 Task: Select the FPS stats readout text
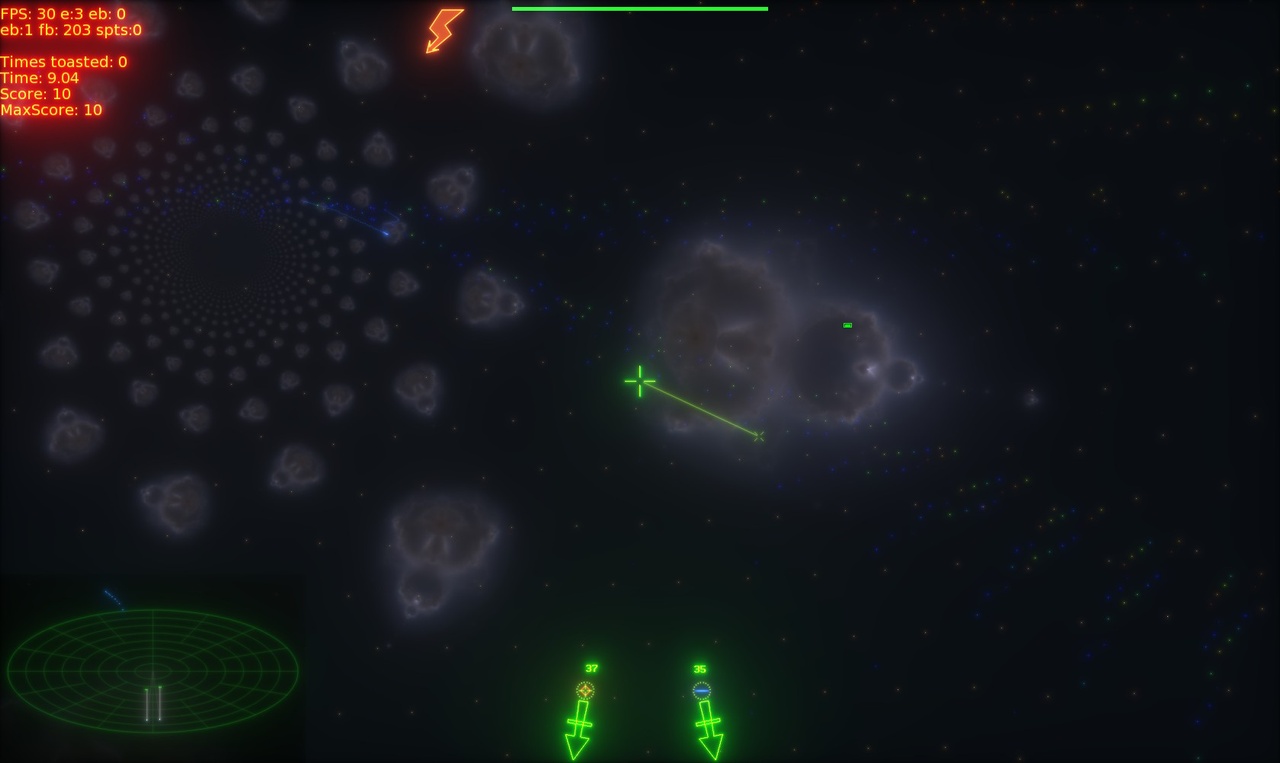pyautogui.click(x=60, y=15)
